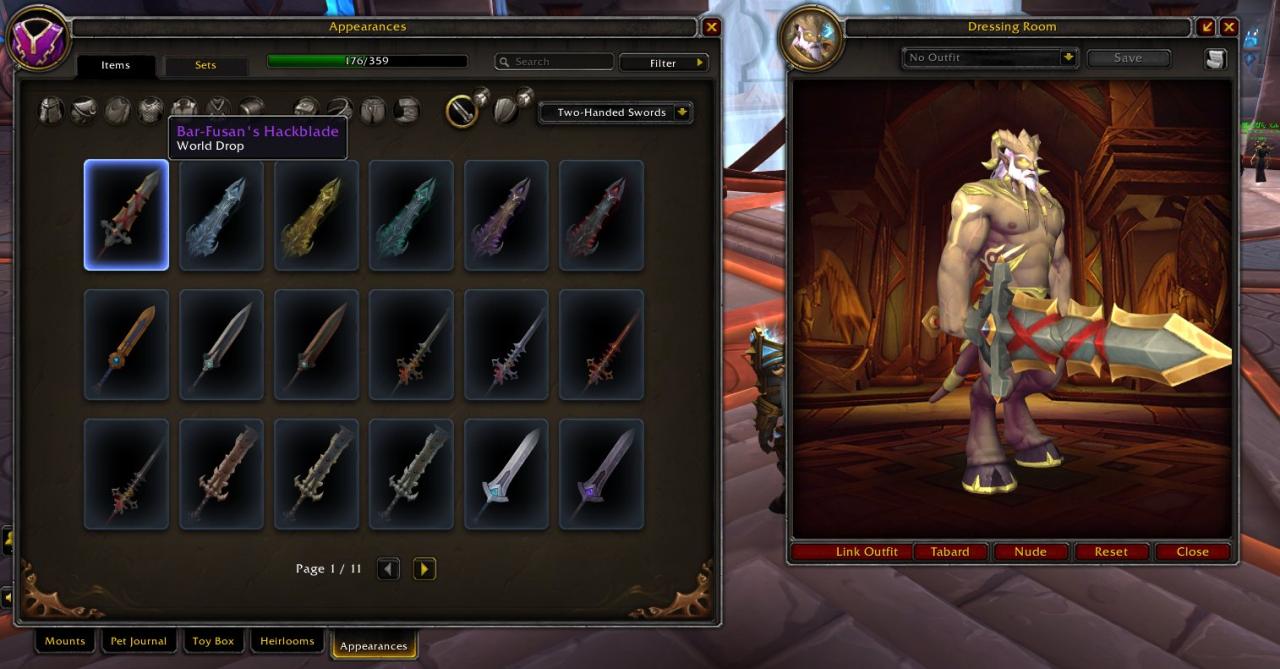This screenshot has height=669, width=1280.
Task: Switch to the Sets tab
Action: tap(205, 66)
